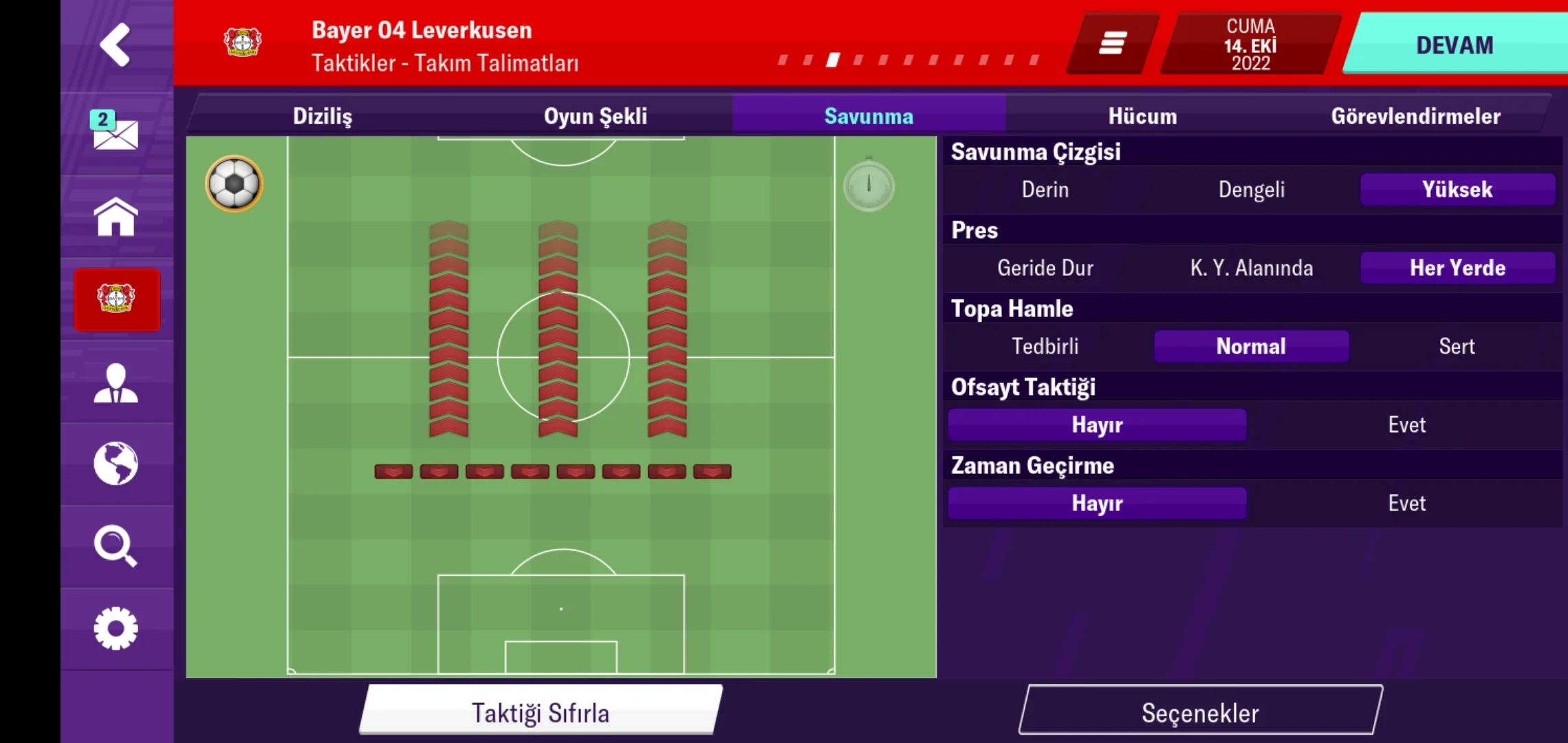Open the game settings gear
The height and width of the screenshot is (743, 1568).
[x=116, y=628]
